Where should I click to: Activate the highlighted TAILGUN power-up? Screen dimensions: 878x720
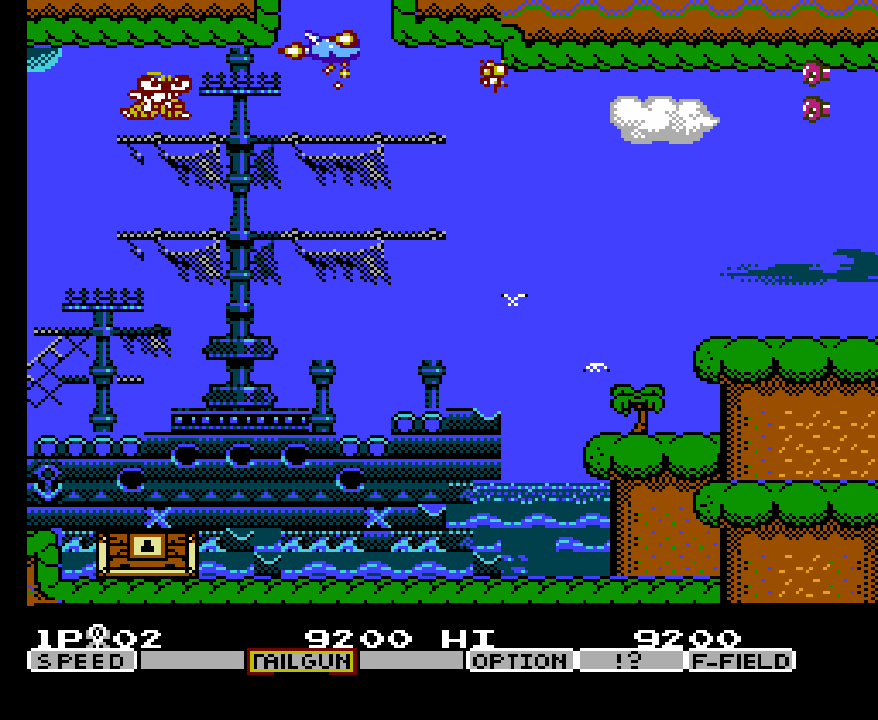click(301, 661)
